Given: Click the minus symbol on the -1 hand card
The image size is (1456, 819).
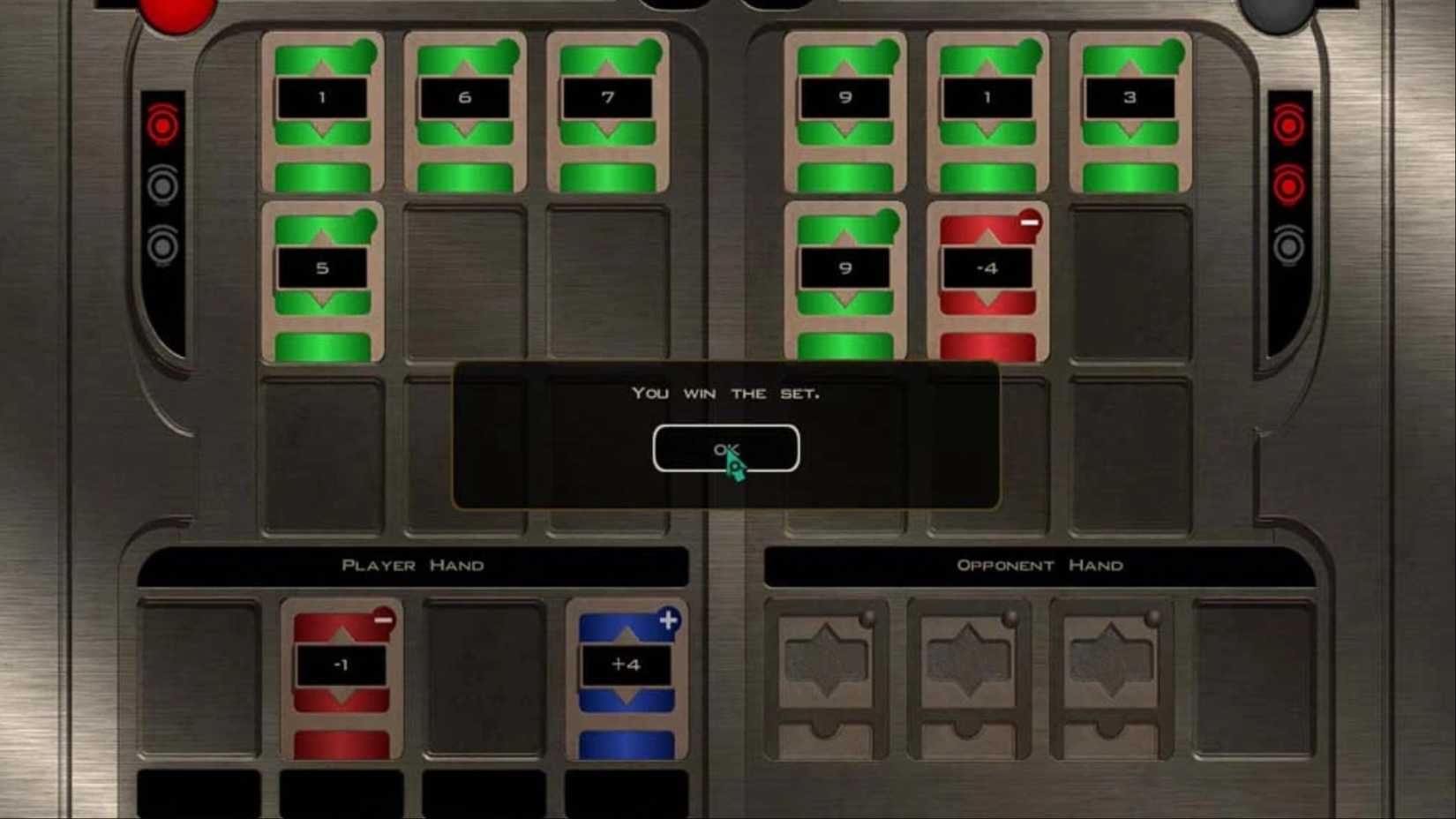Looking at the screenshot, I should [383, 620].
